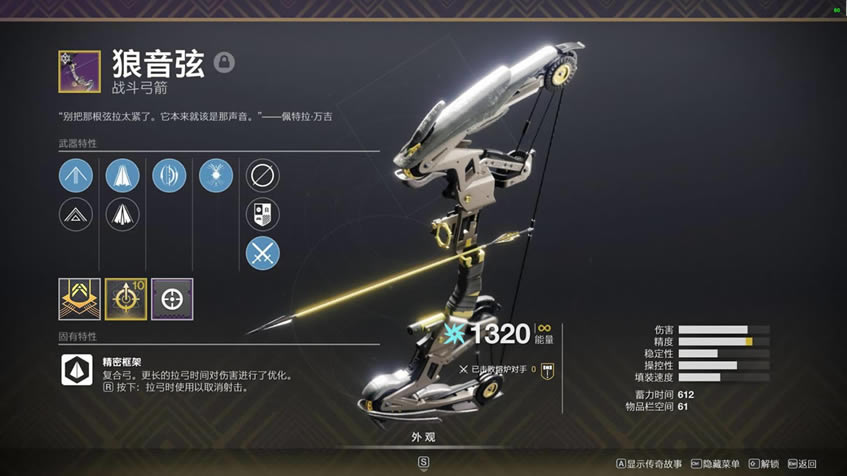847x476 pixels.
Task: Select the shield emblem perk
Action: [263, 214]
